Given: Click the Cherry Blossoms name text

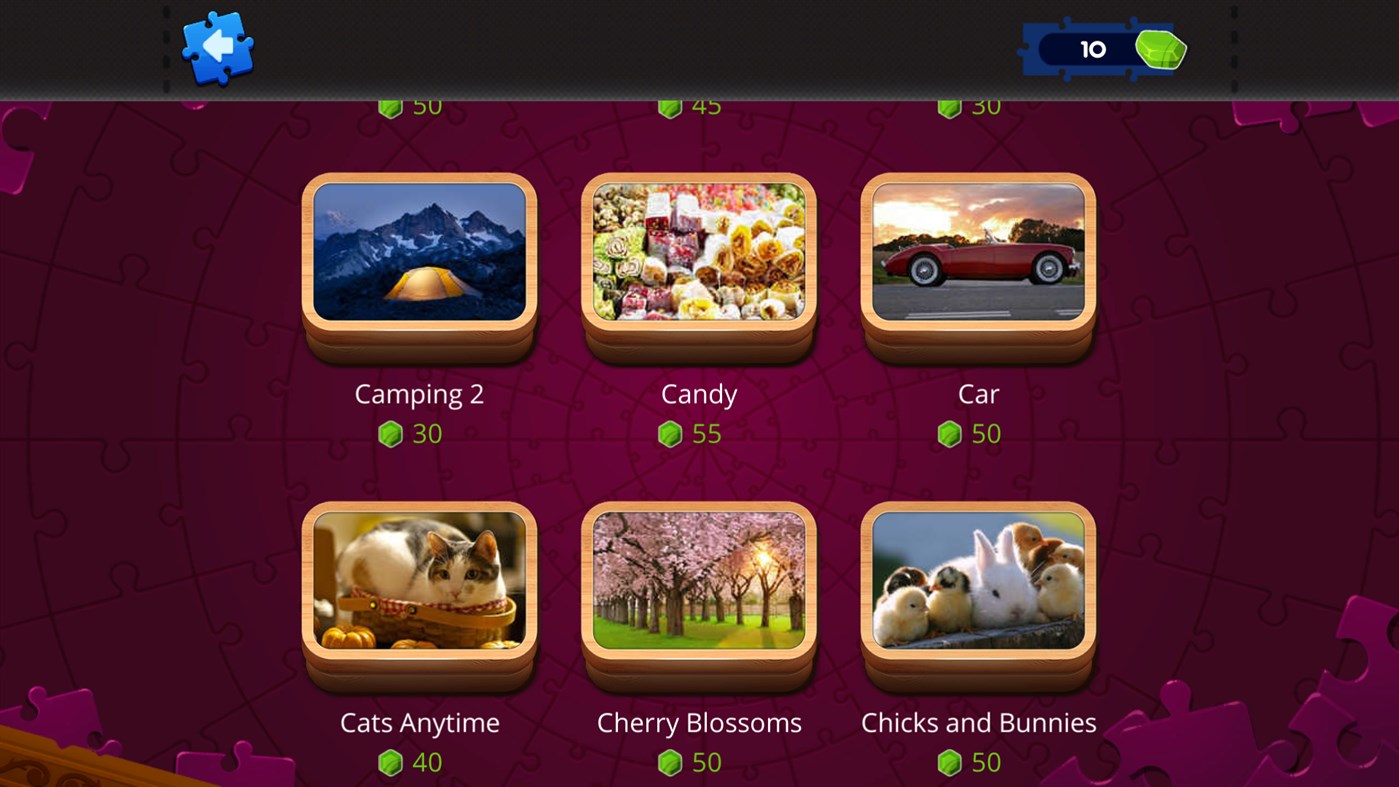Looking at the screenshot, I should coord(698,722).
